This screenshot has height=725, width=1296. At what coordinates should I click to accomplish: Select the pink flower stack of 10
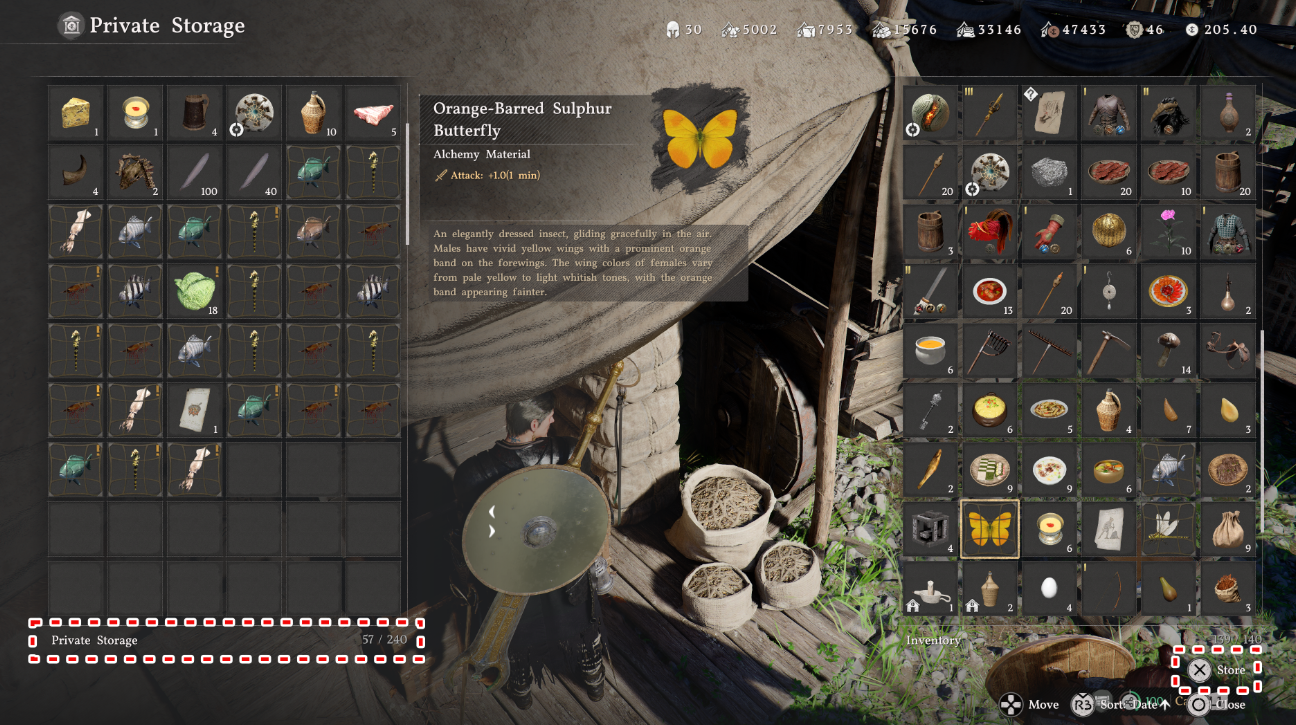pos(1167,232)
